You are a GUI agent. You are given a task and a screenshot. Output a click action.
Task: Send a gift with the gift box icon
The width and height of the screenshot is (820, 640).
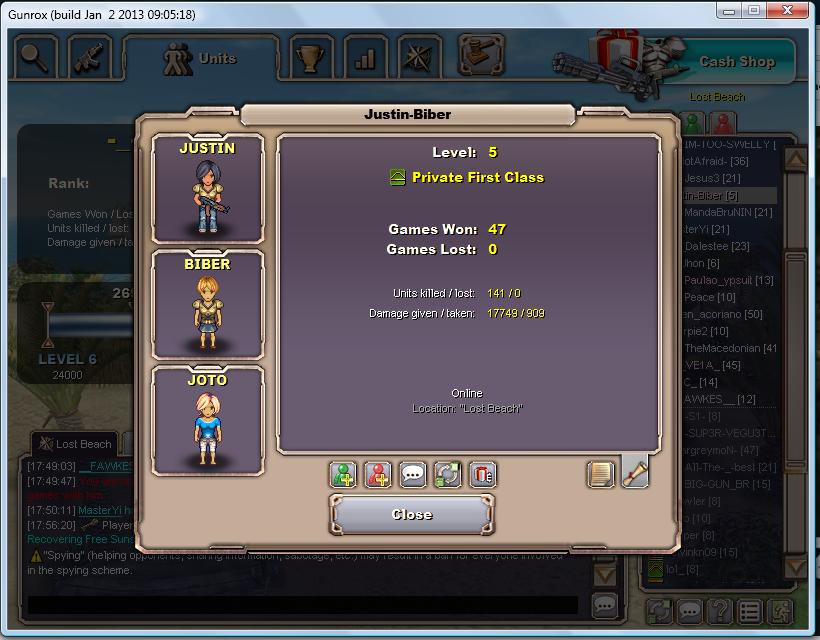pyautogui.click(x=481, y=475)
